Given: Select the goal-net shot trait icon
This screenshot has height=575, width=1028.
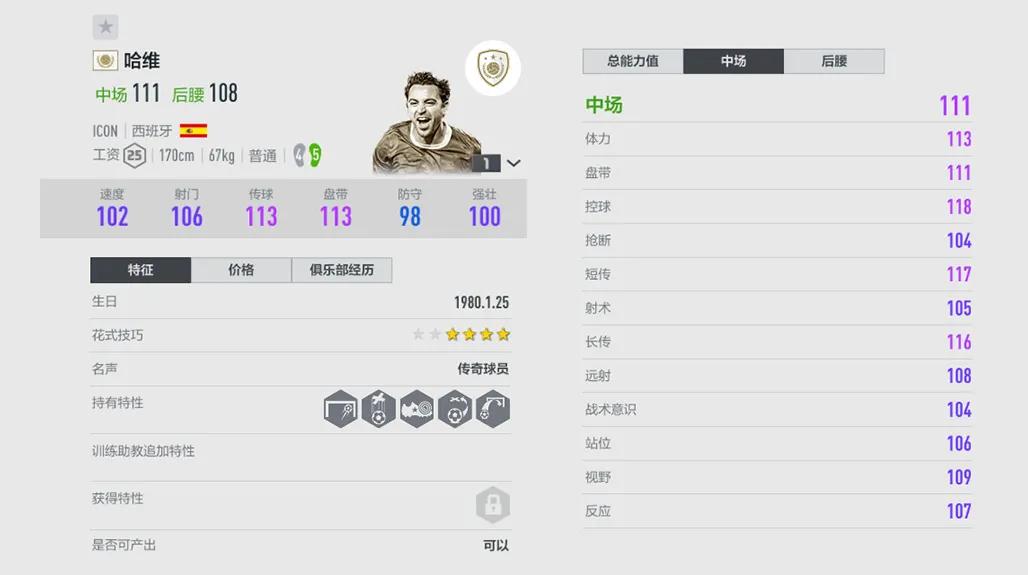Looking at the screenshot, I should pyautogui.click(x=341, y=410).
